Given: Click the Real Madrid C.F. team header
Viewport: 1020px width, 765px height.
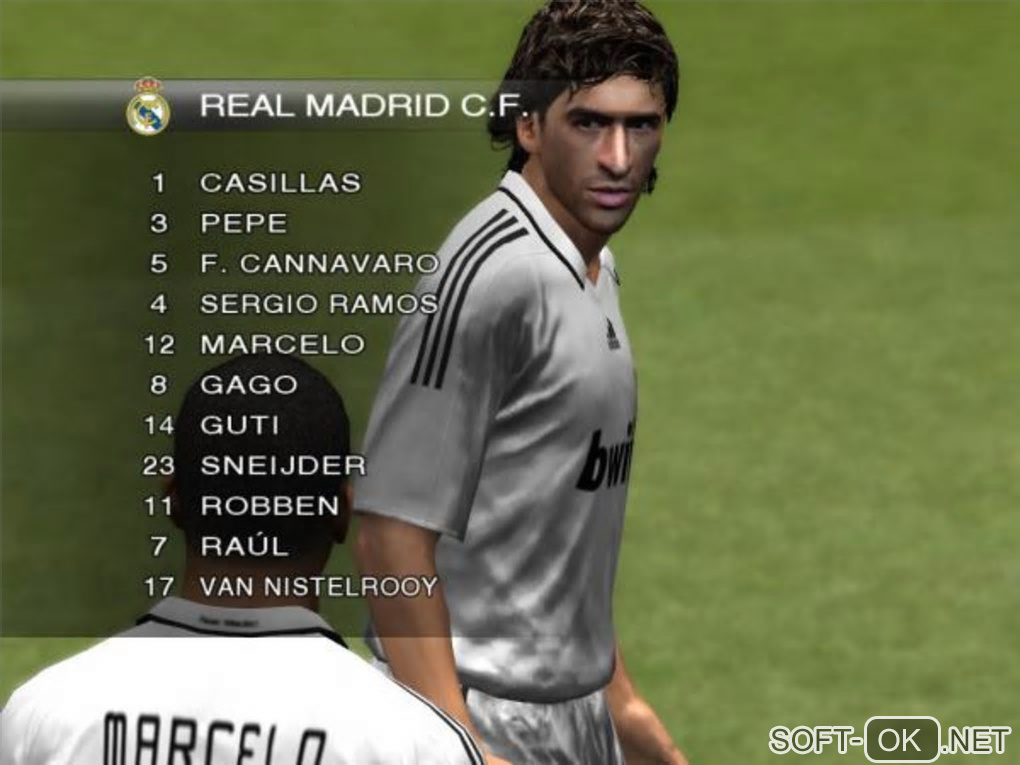Looking at the screenshot, I should [364, 106].
